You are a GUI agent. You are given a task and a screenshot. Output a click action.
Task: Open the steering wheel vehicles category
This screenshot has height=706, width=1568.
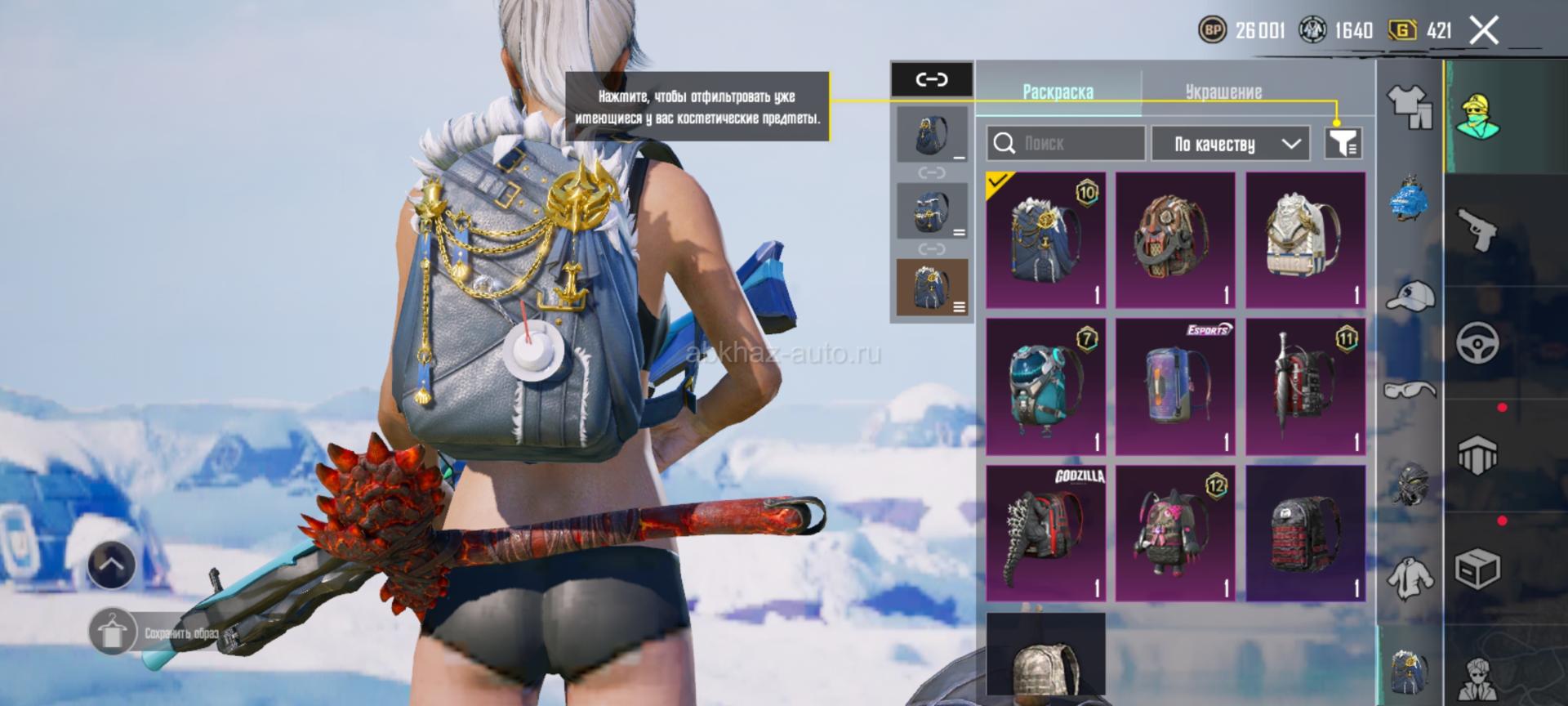1477,342
